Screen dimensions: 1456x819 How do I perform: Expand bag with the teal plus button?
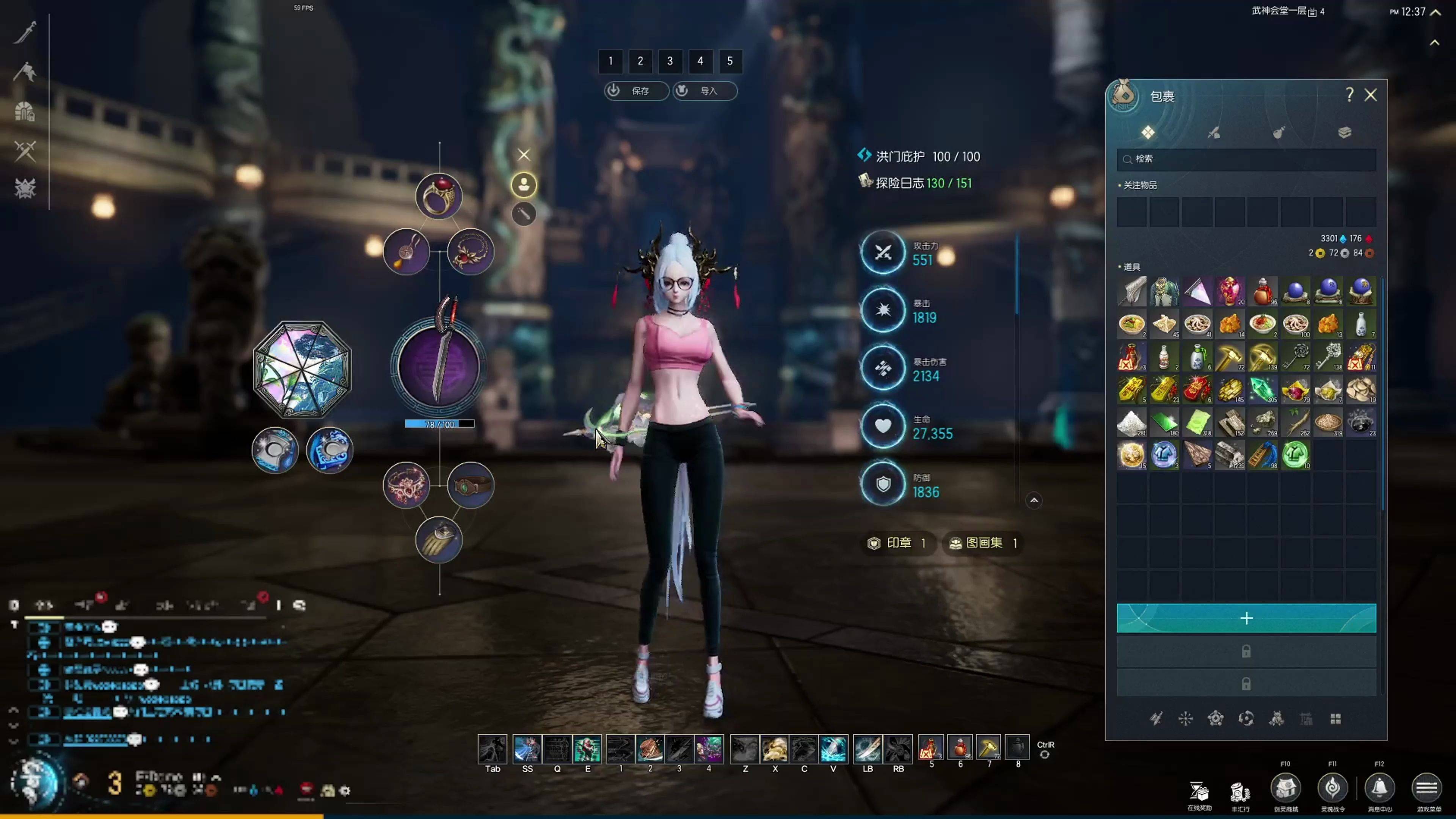point(1246,618)
